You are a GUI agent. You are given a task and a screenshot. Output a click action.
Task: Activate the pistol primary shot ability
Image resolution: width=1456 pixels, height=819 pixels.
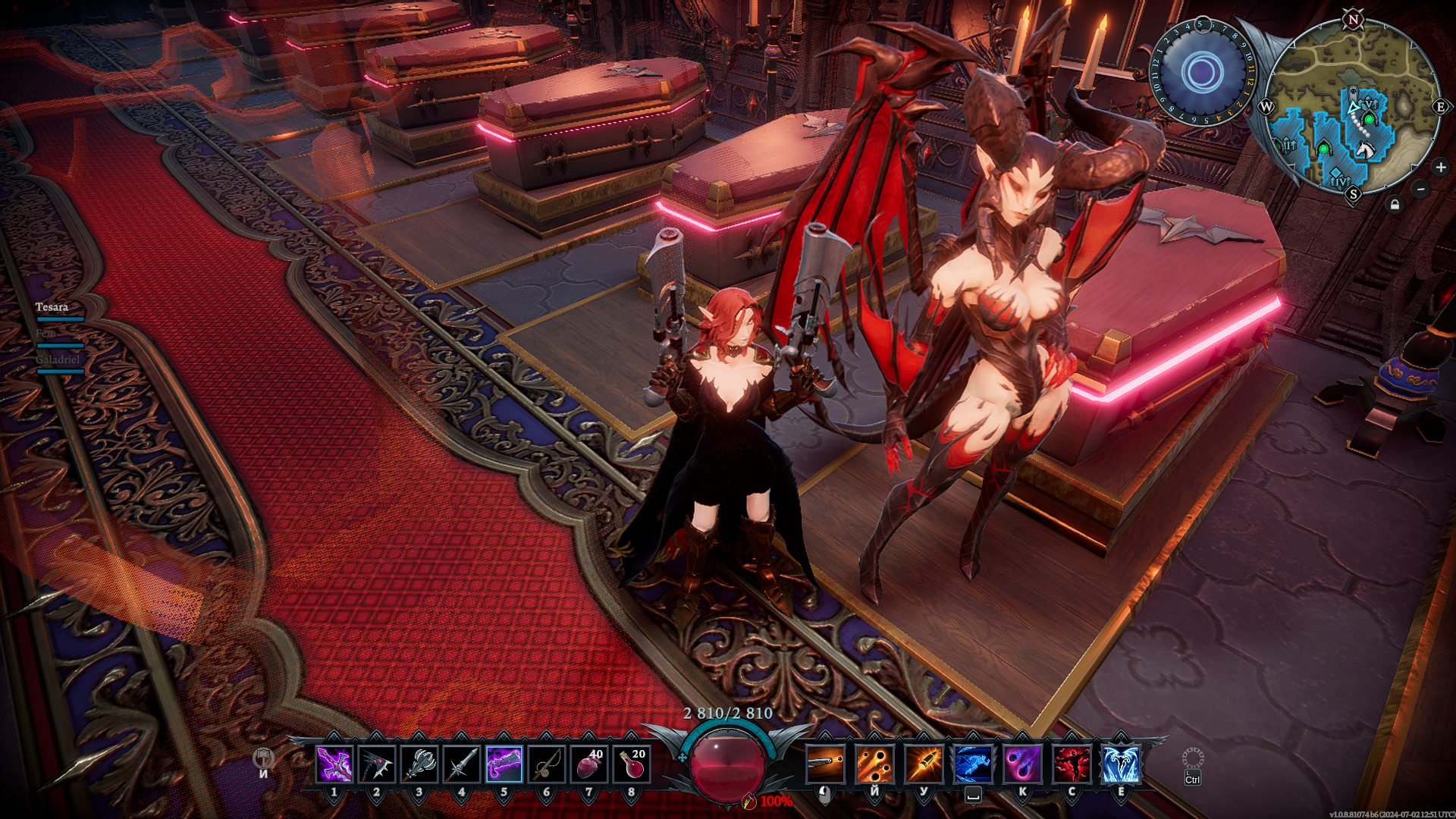(x=825, y=764)
